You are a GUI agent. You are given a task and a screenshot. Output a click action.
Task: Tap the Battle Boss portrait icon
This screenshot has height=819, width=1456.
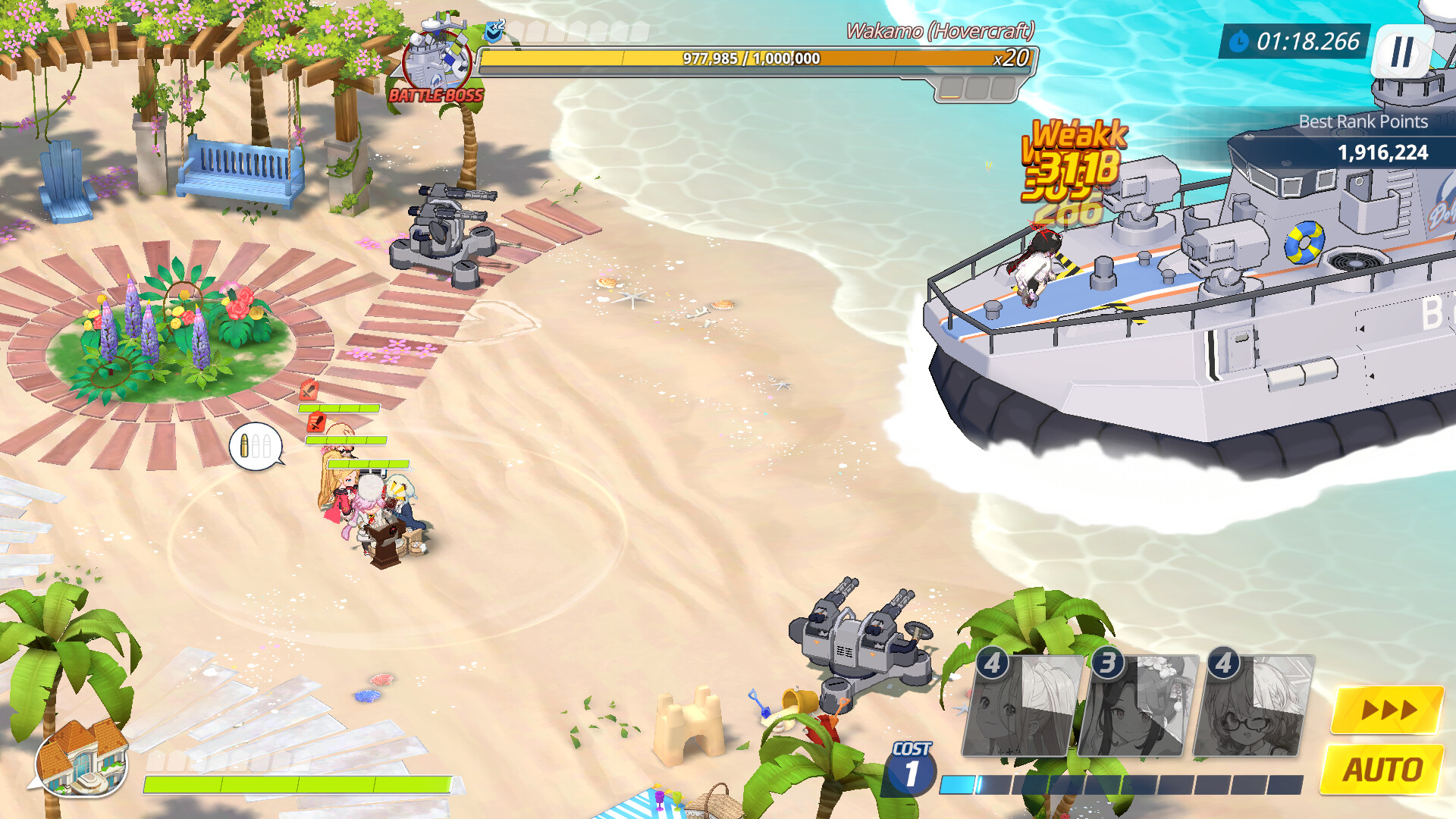[436, 61]
